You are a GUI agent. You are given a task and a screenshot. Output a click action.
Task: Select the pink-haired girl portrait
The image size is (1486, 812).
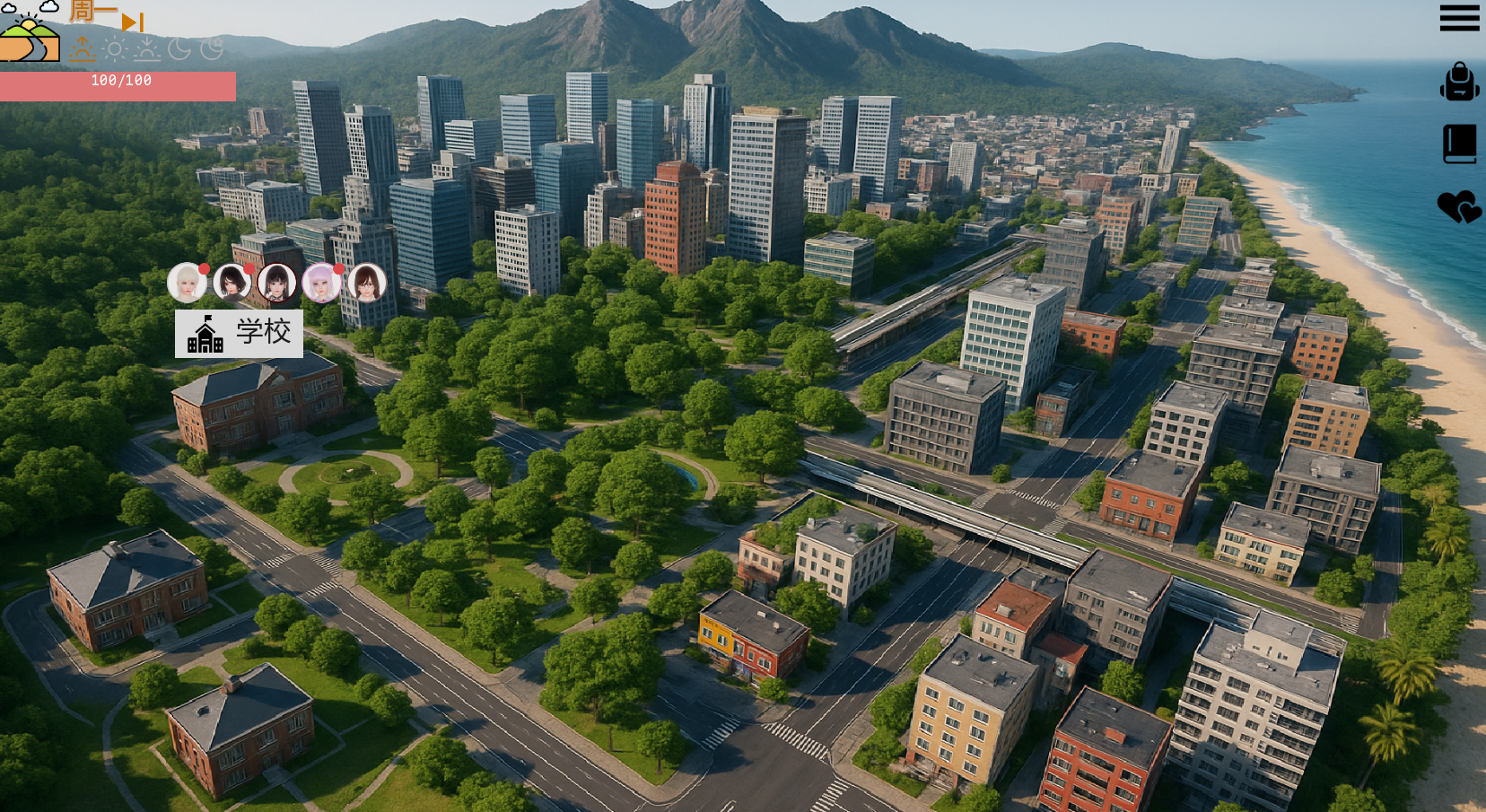click(321, 284)
